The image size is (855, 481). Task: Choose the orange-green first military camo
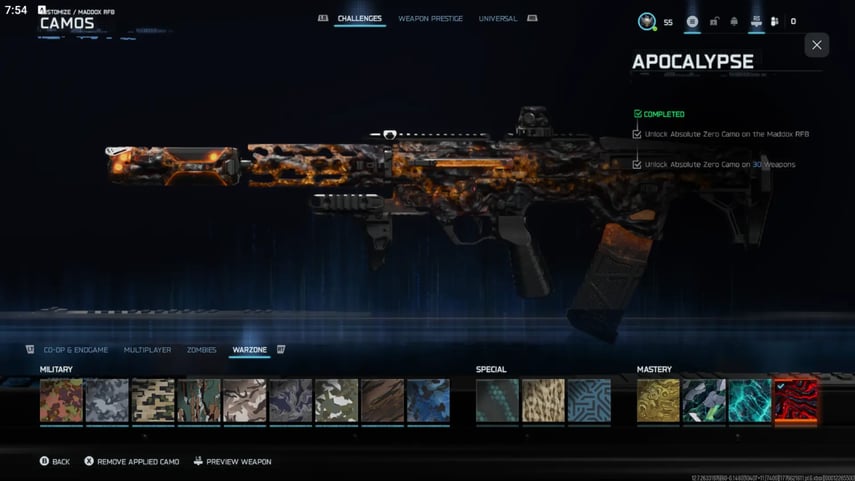[61, 400]
